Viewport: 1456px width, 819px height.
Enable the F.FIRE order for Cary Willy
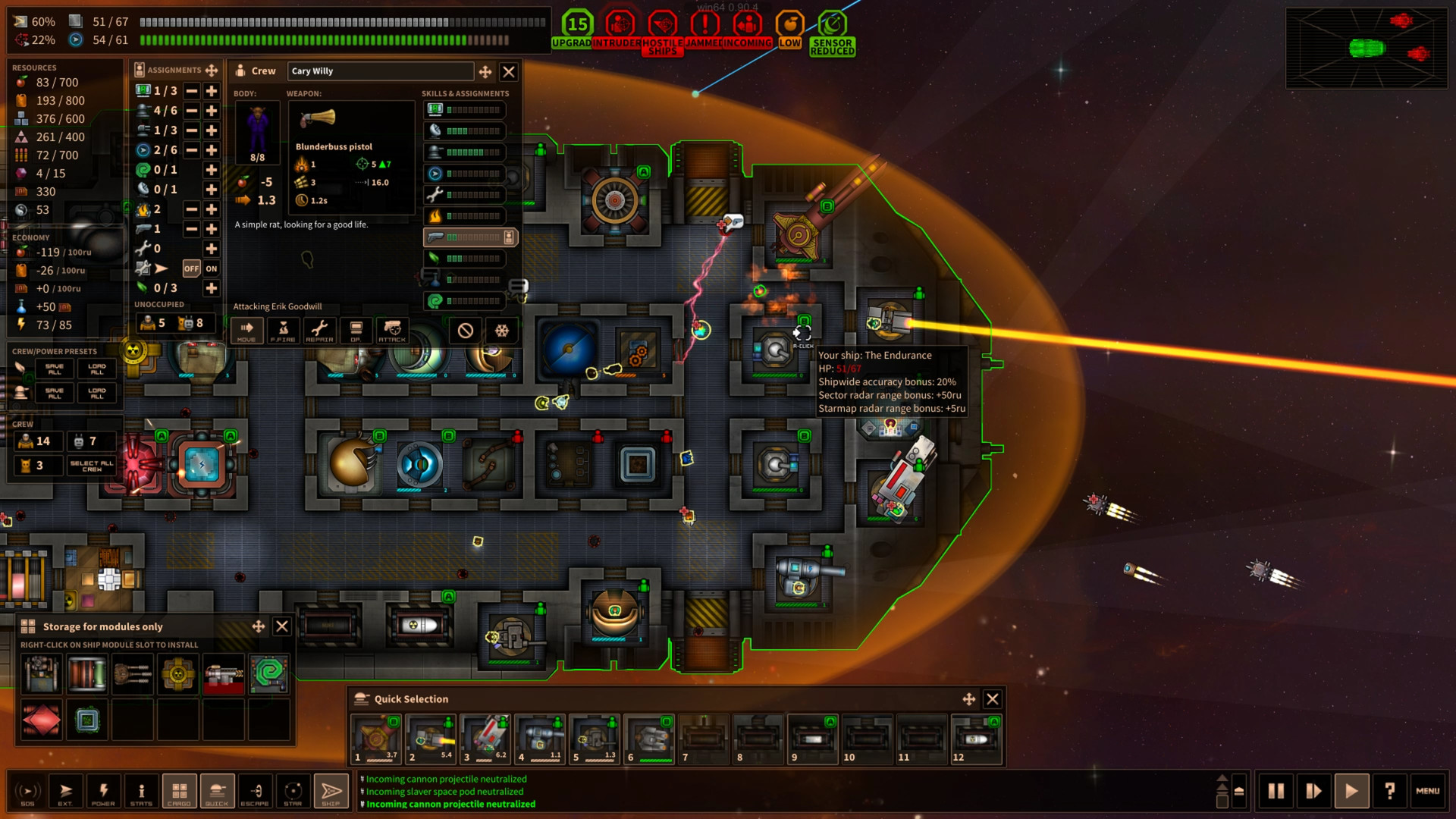pos(282,331)
